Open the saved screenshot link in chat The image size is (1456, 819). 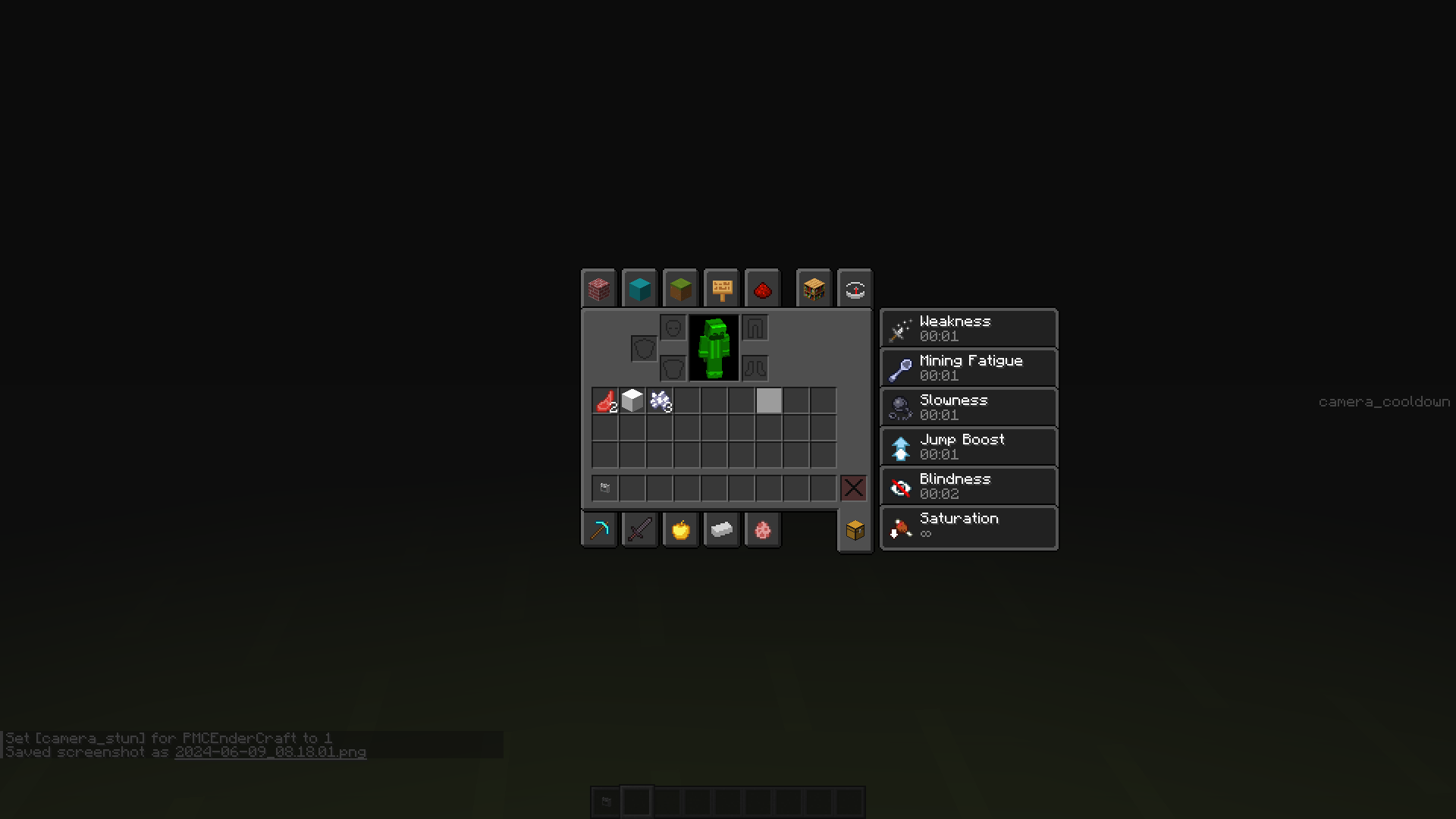270,752
